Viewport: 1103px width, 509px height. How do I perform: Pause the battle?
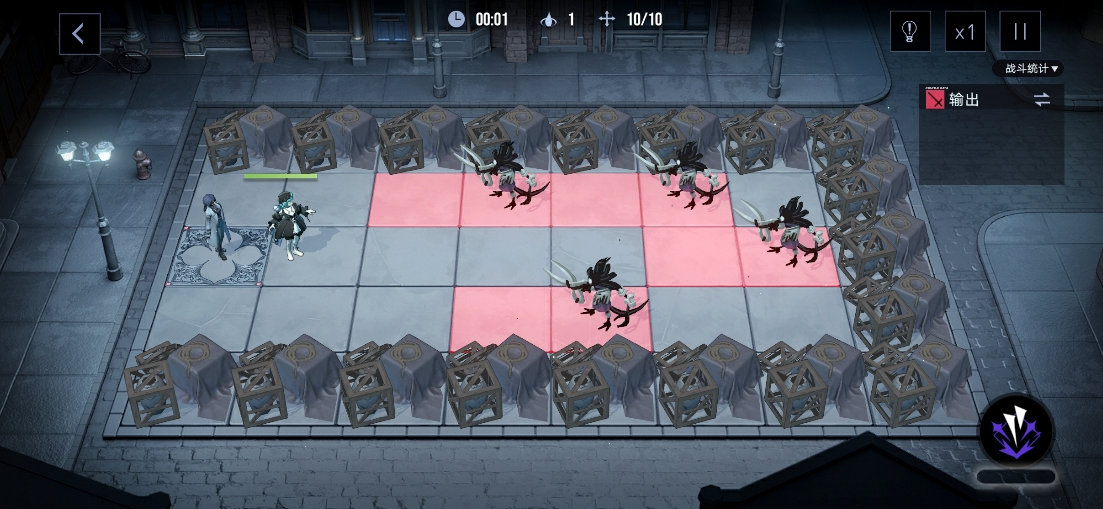[1020, 32]
